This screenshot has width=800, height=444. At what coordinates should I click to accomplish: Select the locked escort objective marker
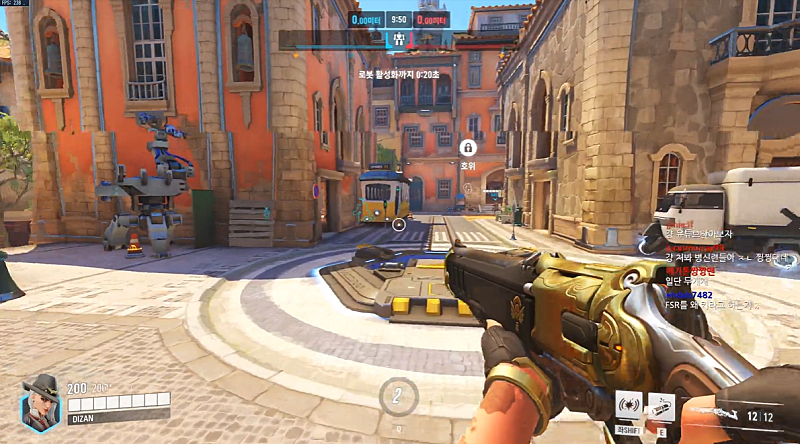(x=467, y=148)
